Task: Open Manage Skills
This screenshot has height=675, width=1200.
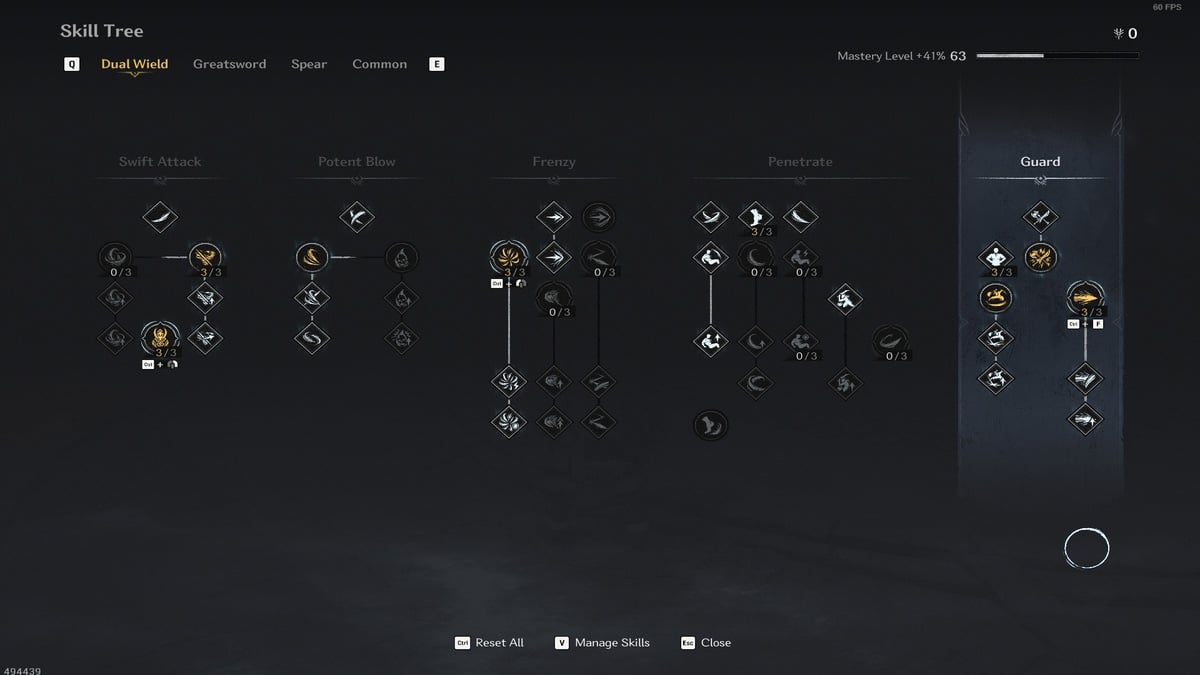Action: tap(603, 642)
